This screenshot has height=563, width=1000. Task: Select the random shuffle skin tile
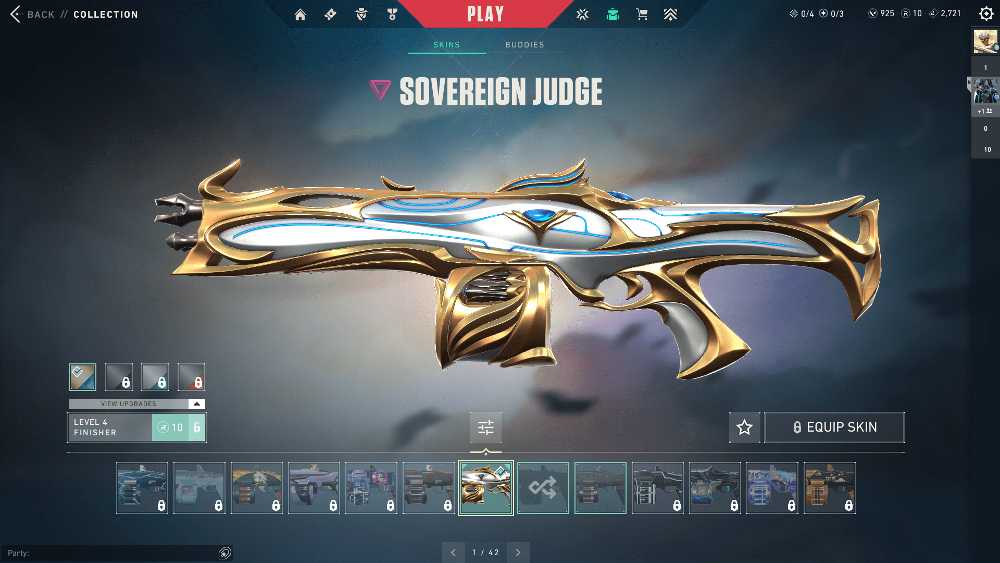(543, 487)
